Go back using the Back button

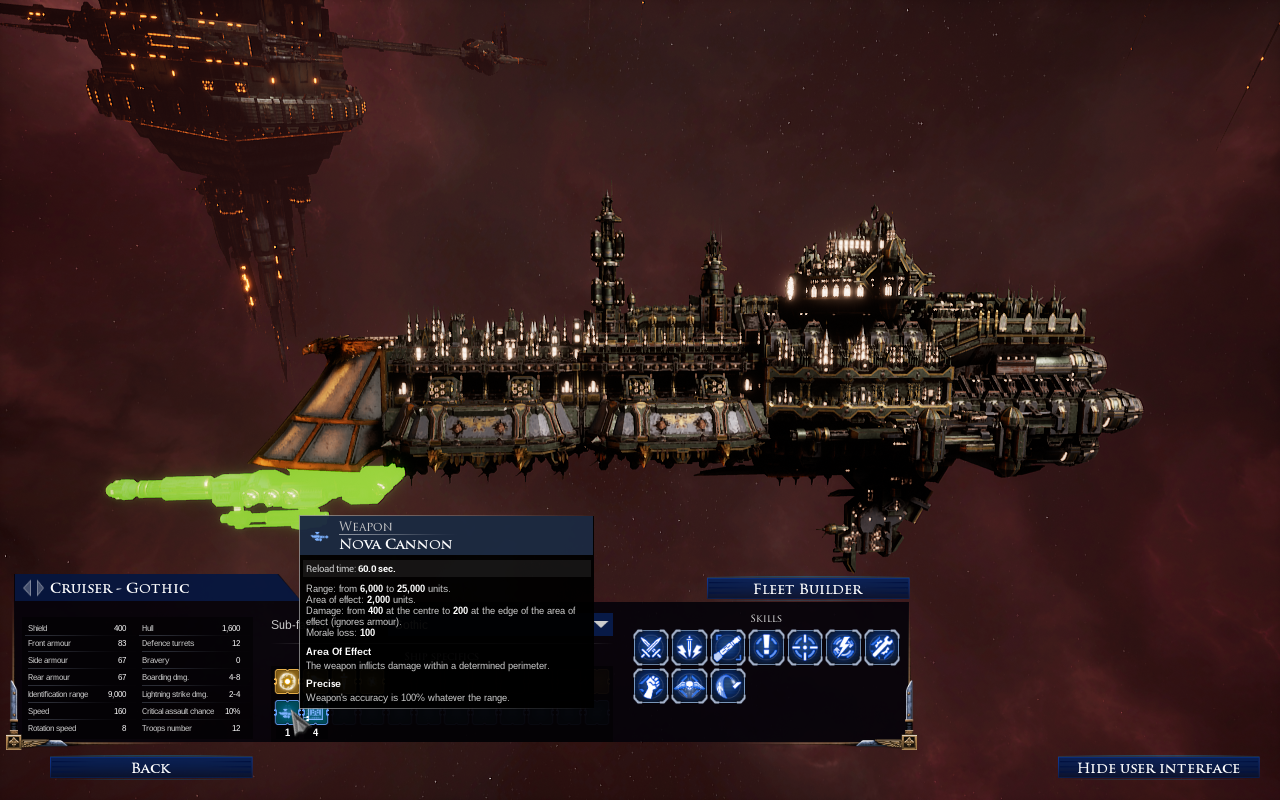tap(151, 768)
